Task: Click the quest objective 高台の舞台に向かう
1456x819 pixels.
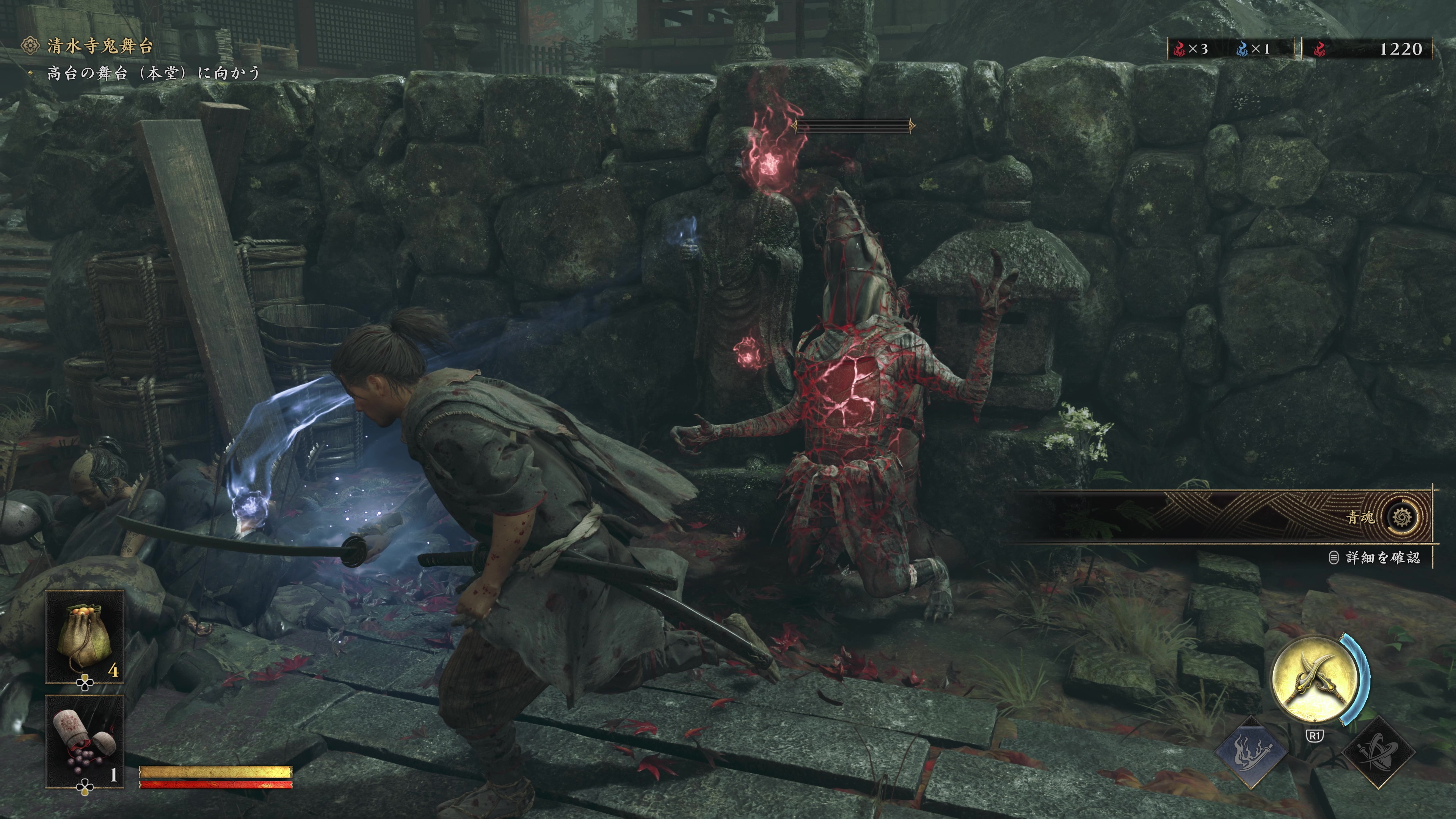Action: click(152, 73)
